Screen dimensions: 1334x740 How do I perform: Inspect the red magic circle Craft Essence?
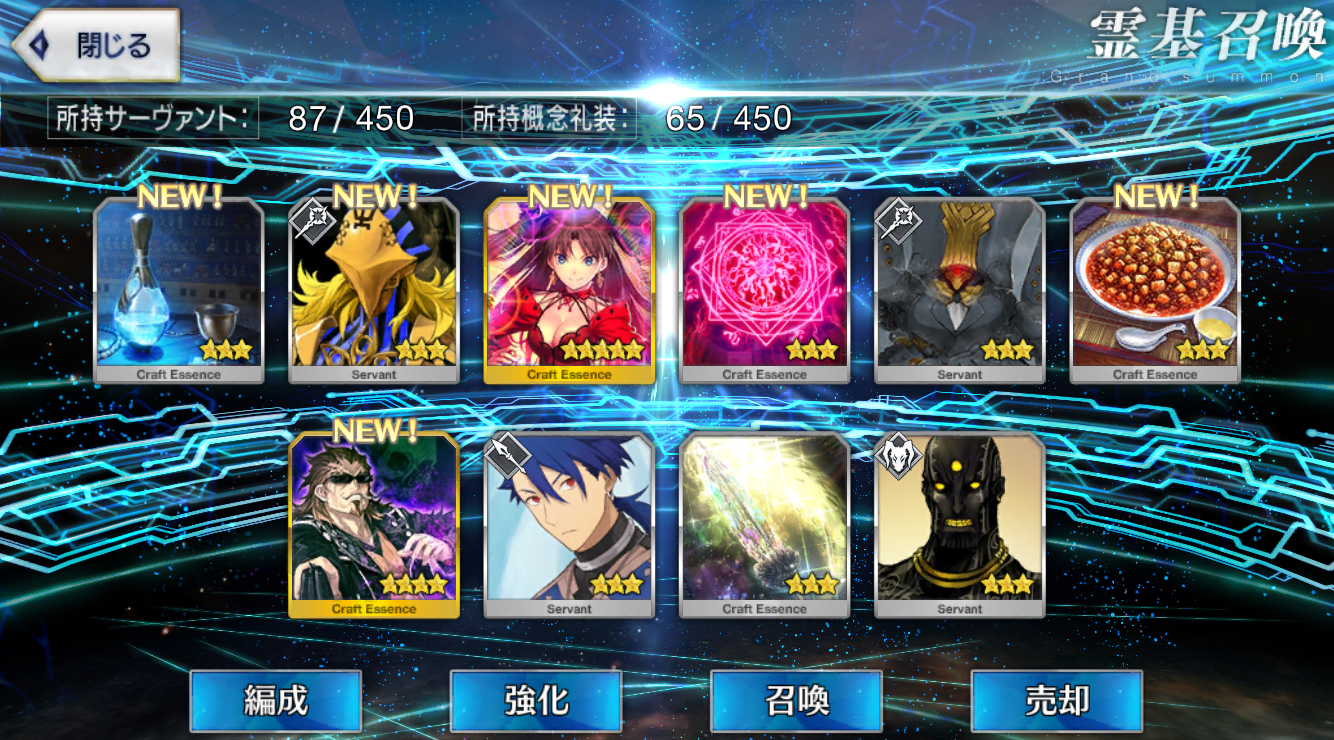[765, 290]
